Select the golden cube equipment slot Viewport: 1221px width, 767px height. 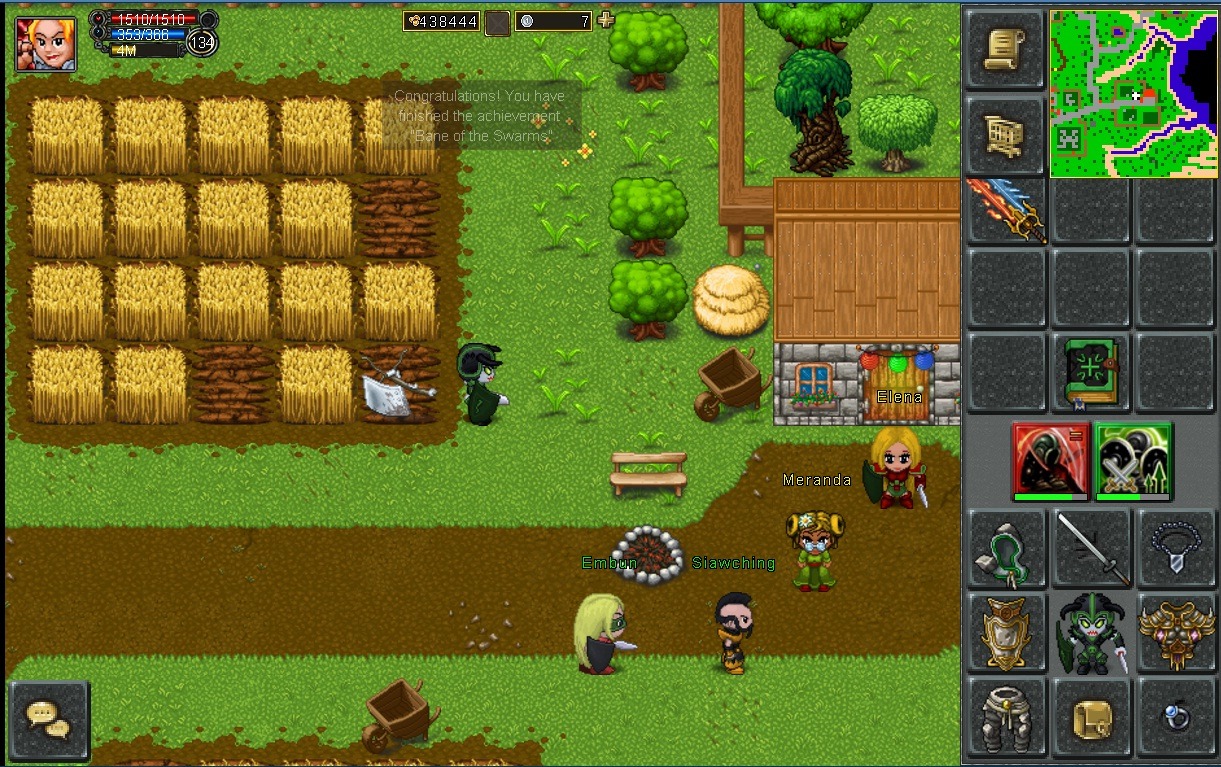[x=1091, y=717]
